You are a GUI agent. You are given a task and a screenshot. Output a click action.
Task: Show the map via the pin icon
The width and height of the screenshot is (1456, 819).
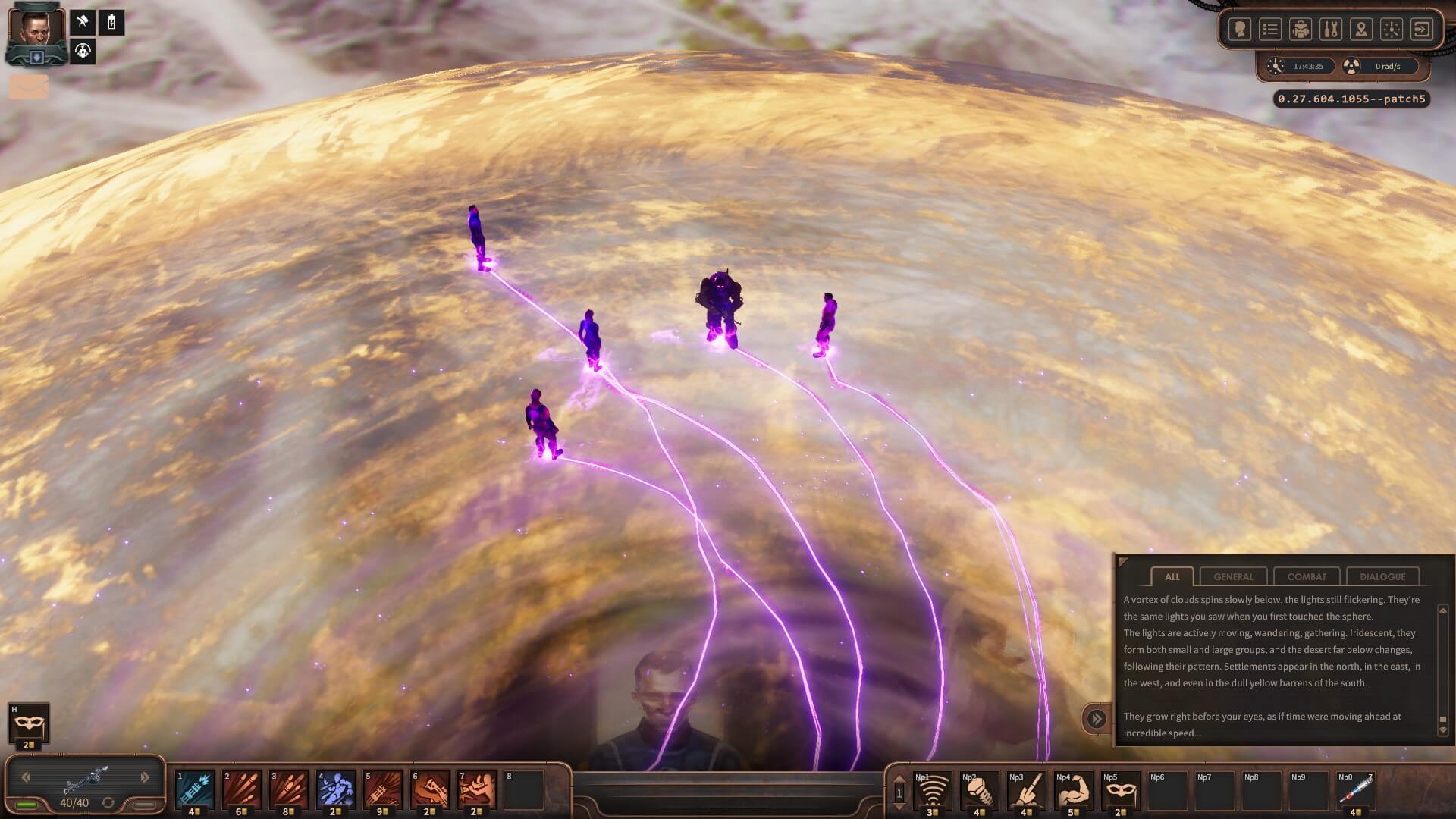point(1361,30)
